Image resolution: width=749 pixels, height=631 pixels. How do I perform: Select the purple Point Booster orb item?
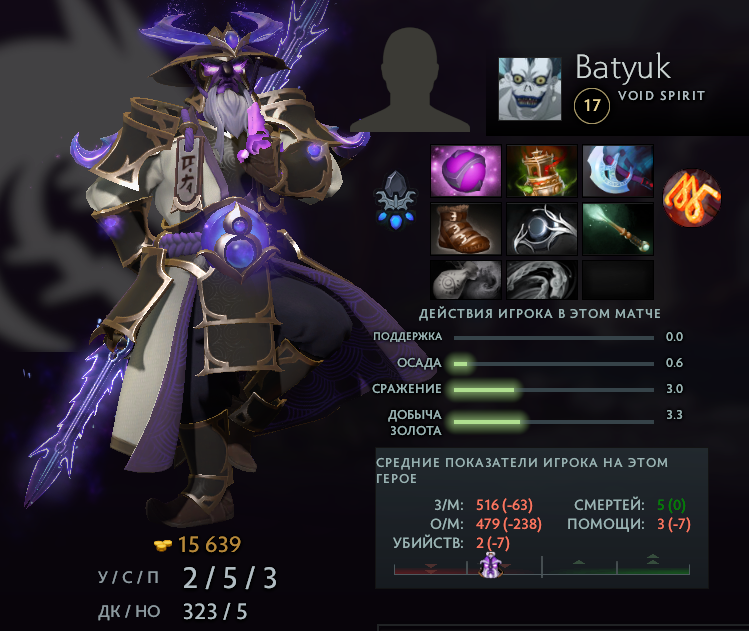pyautogui.click(x=465, y=171)
